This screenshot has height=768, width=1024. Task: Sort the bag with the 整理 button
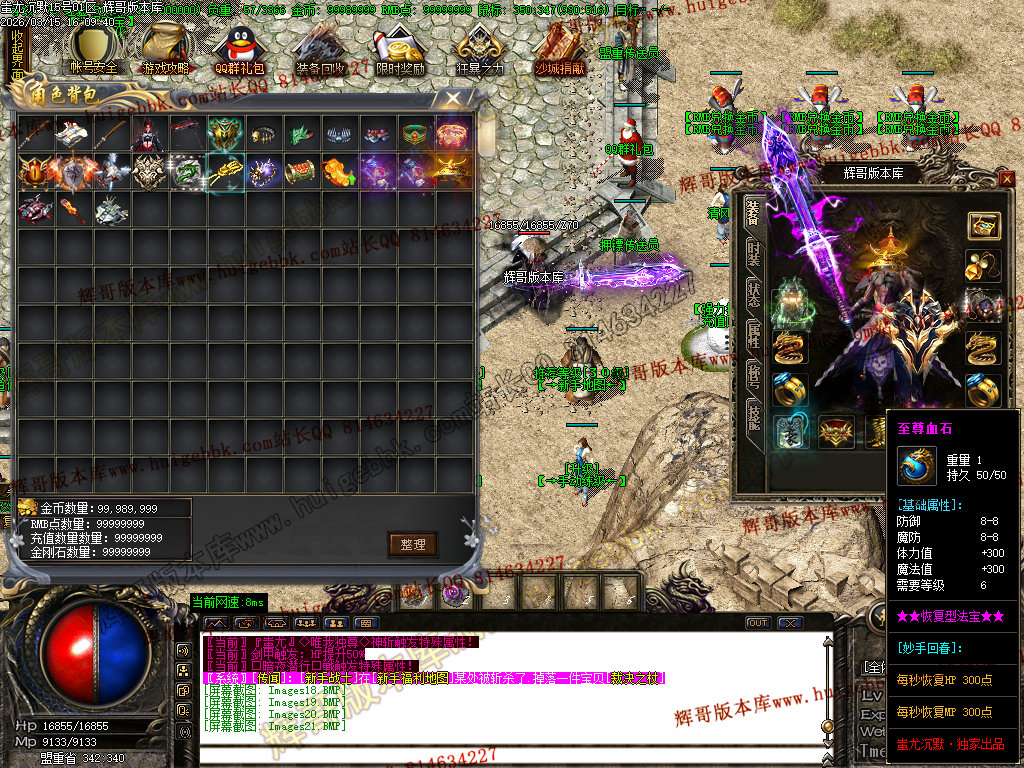click(x=413, y=544)
